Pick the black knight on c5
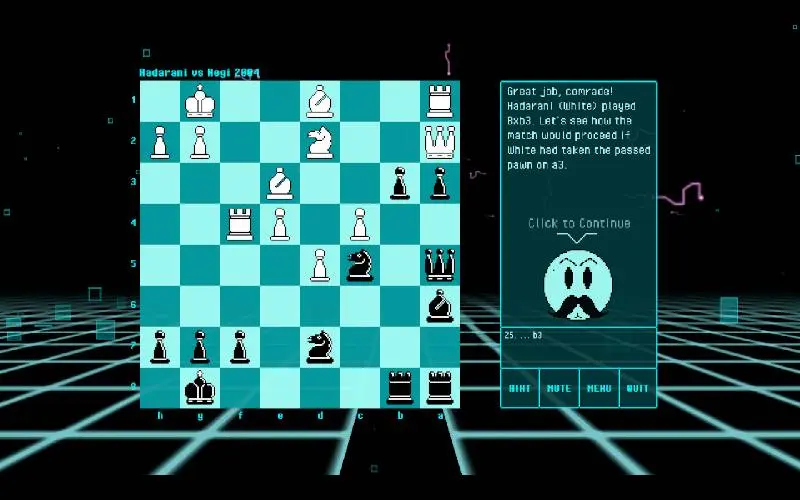Image resolution: width=800 pixels, height=500 pixels. point(359,265)
